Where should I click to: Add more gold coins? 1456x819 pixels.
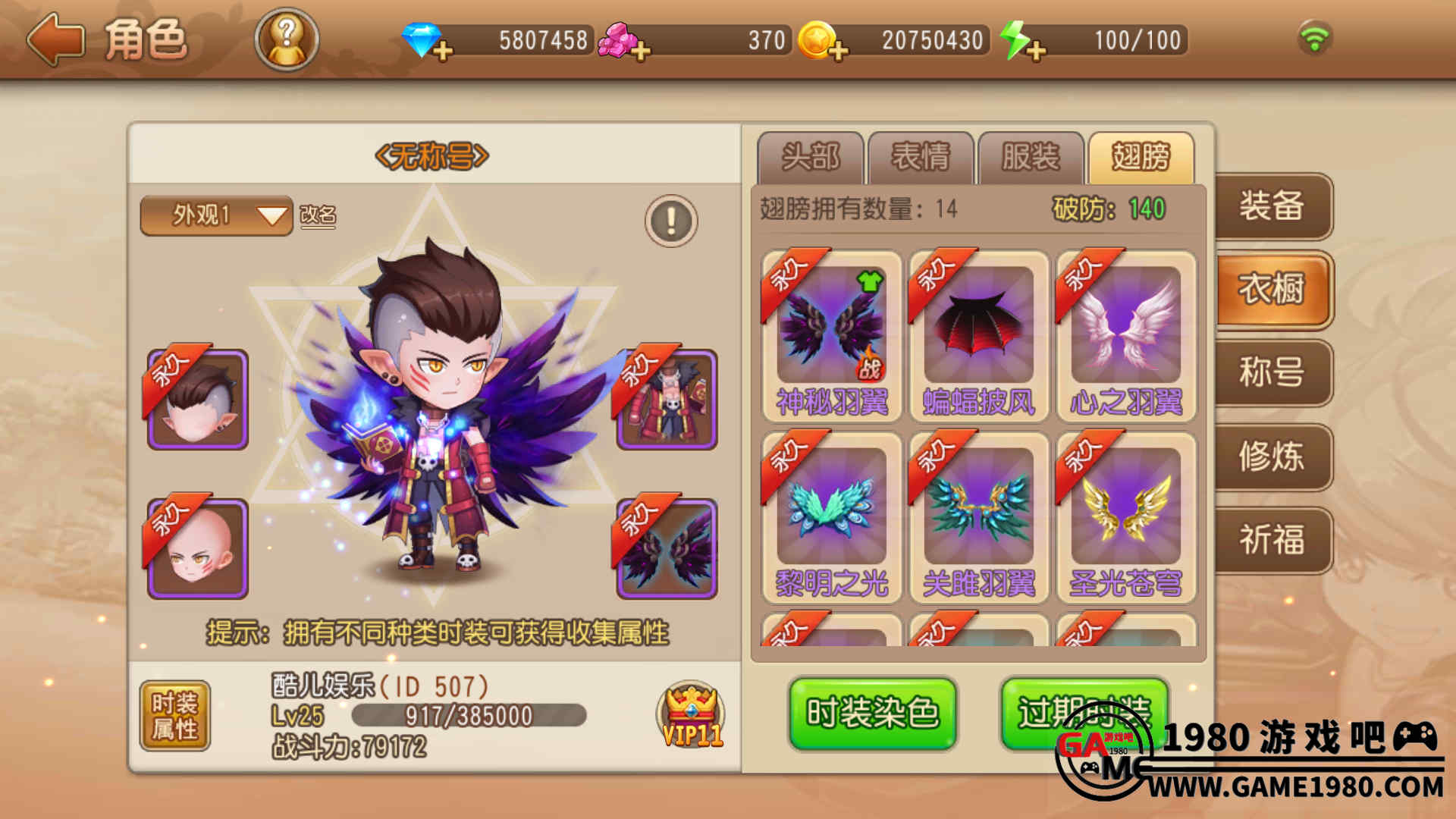838,51
